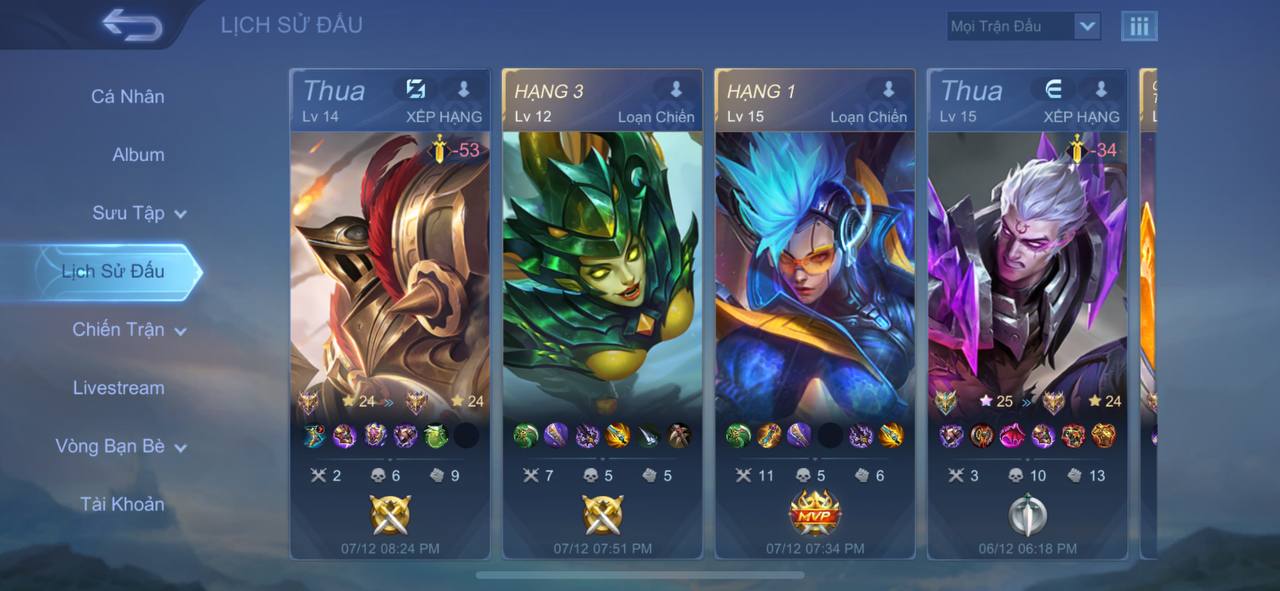This screenshot has height=591, width=1280.
Task: Open the Tài Khoản account section
Action: (122, 504)
